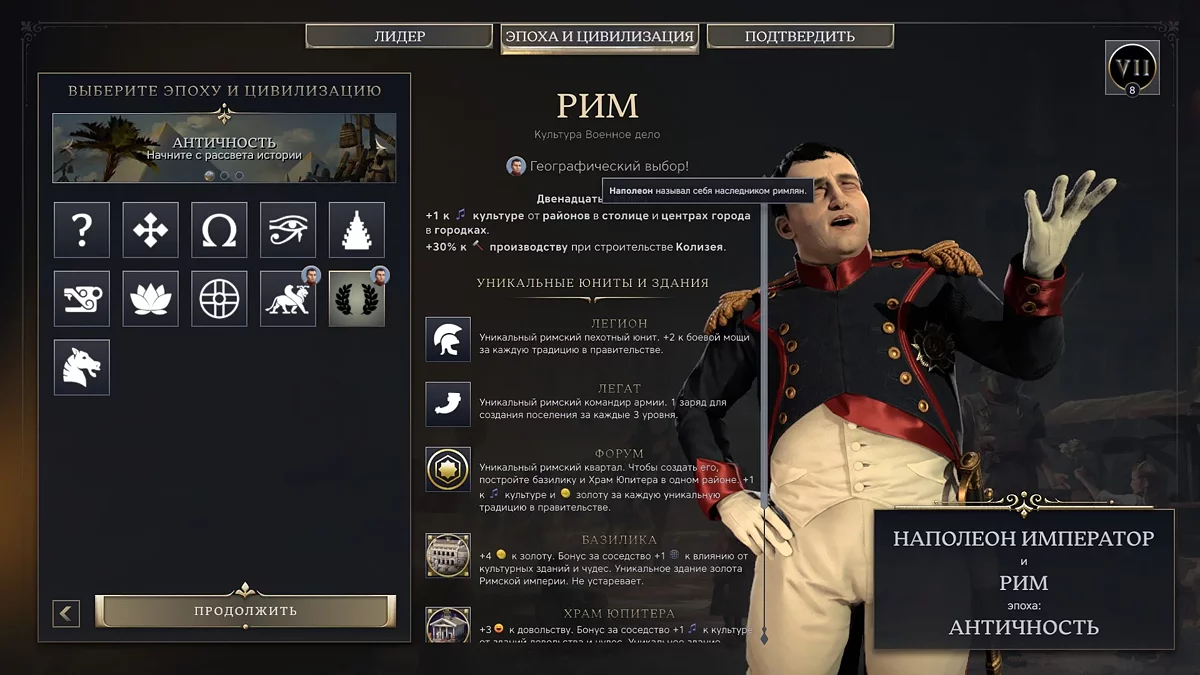Click the ПРОДОЛЖИТЬ button
The width and height of the screenshot is (1200, 675).
pyautogui.click(x=245, y=611)
